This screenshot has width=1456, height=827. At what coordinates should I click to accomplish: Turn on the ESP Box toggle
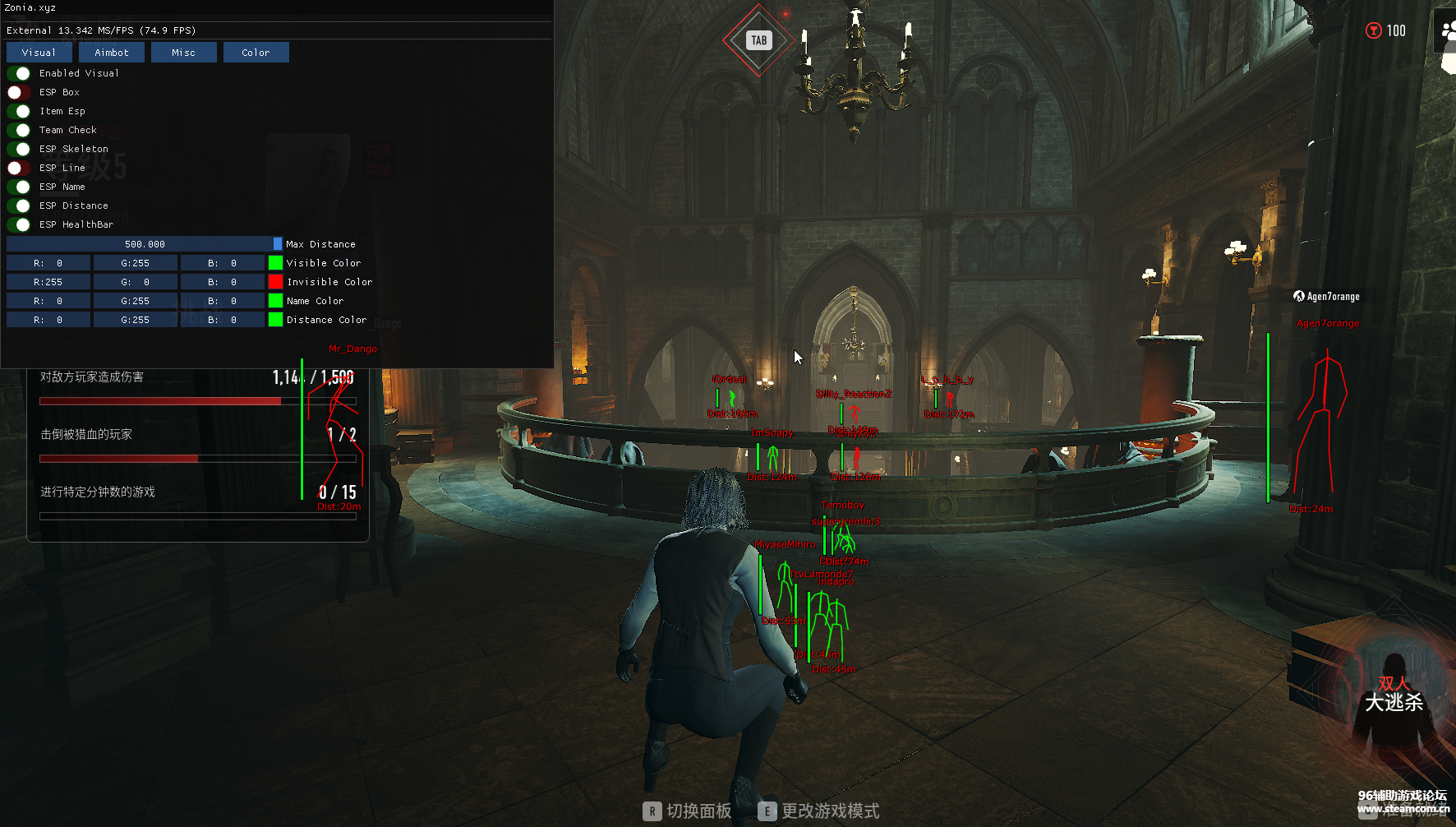[19, 92]
